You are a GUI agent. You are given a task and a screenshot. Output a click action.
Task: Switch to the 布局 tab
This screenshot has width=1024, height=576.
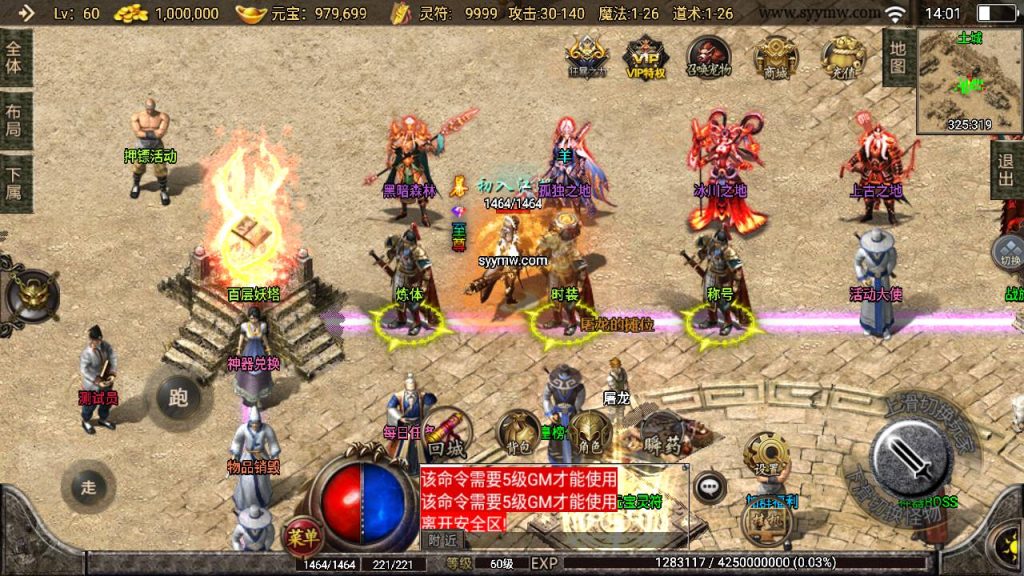pos(15,119)
